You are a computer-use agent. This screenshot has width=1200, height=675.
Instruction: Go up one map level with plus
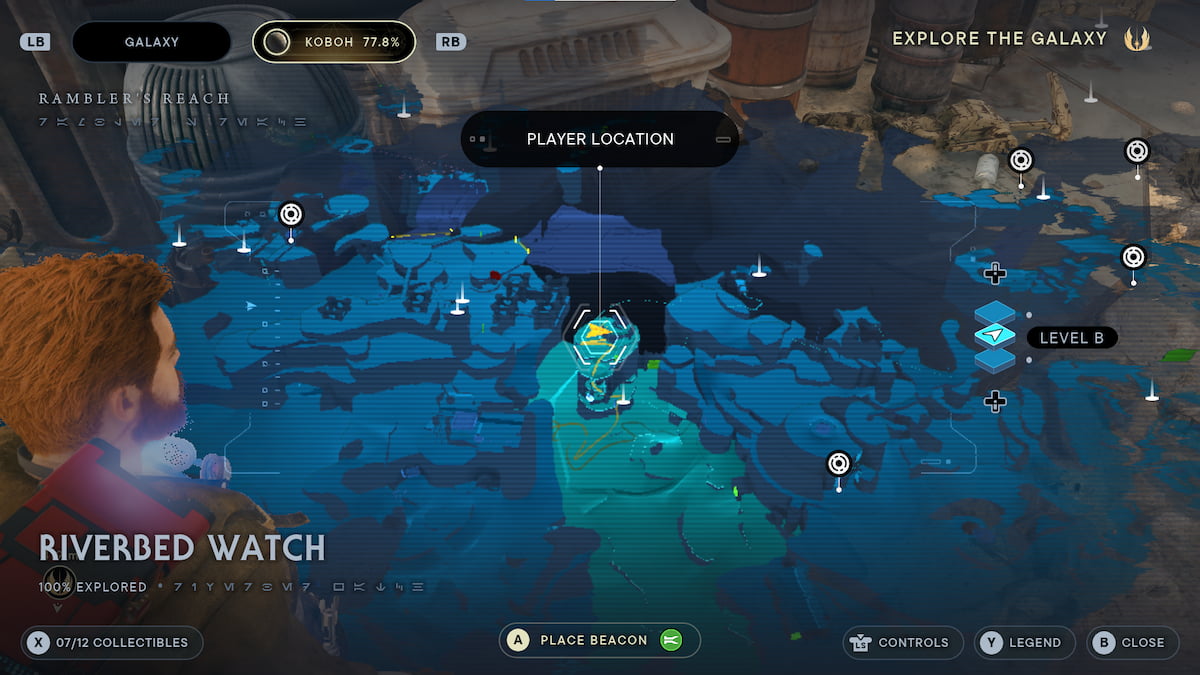[x=994, y=273]
